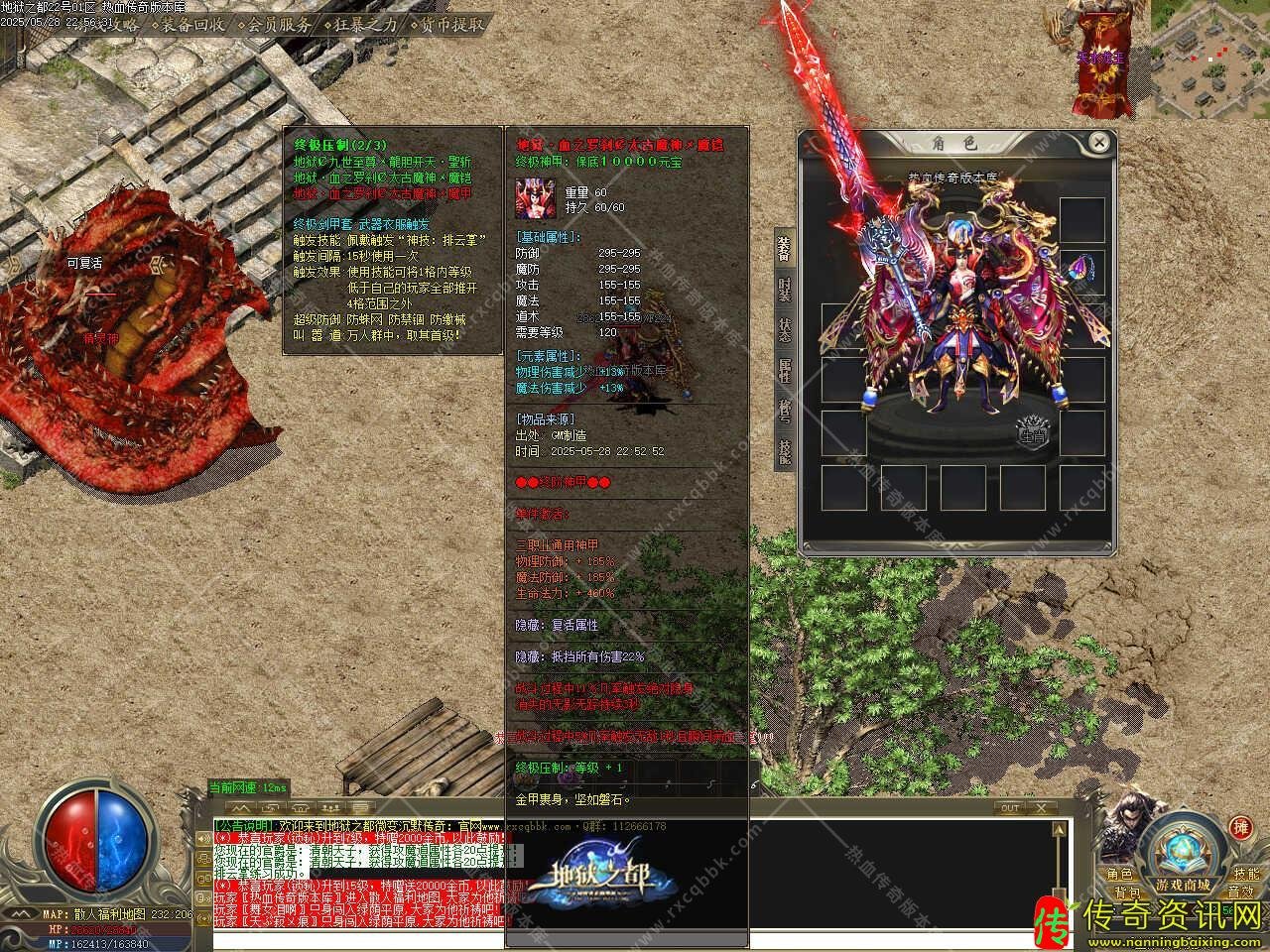This screenshot has width=1270, height=952.
Task: Click the red 摊 stall button
Action: pos(1240,829)
